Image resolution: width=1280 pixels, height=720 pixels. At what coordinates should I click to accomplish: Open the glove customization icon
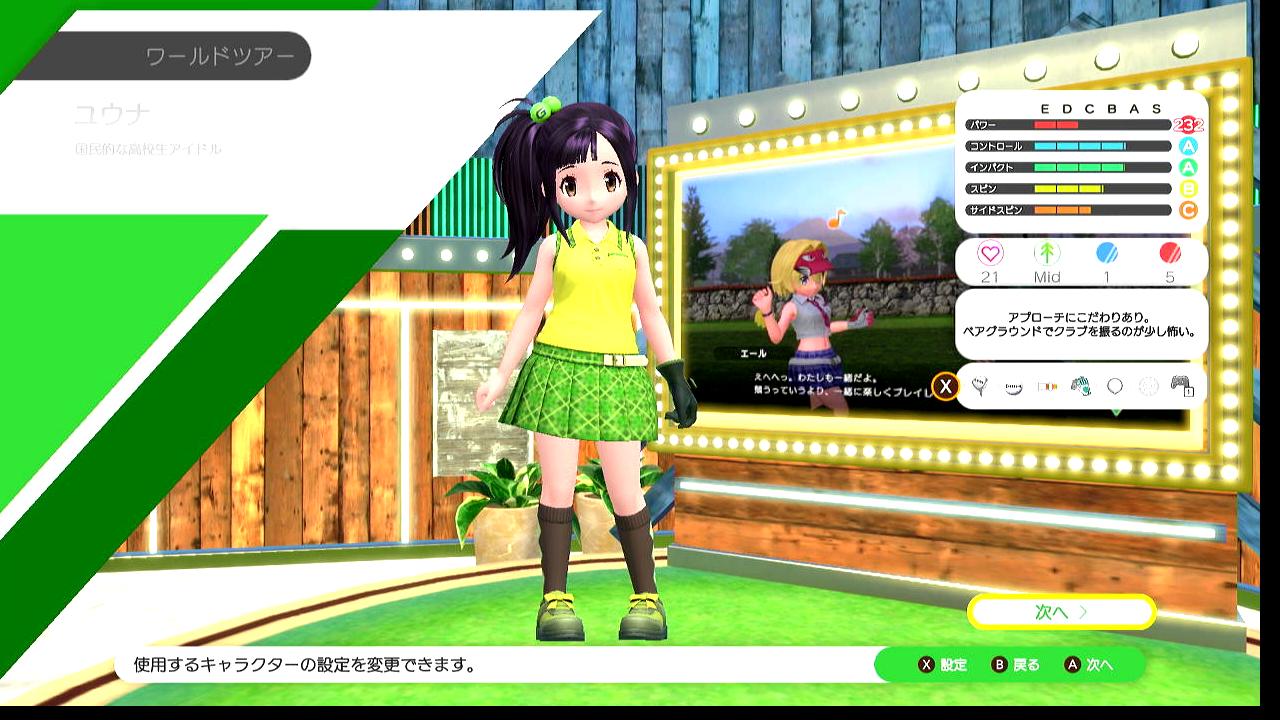[1081, 386]
